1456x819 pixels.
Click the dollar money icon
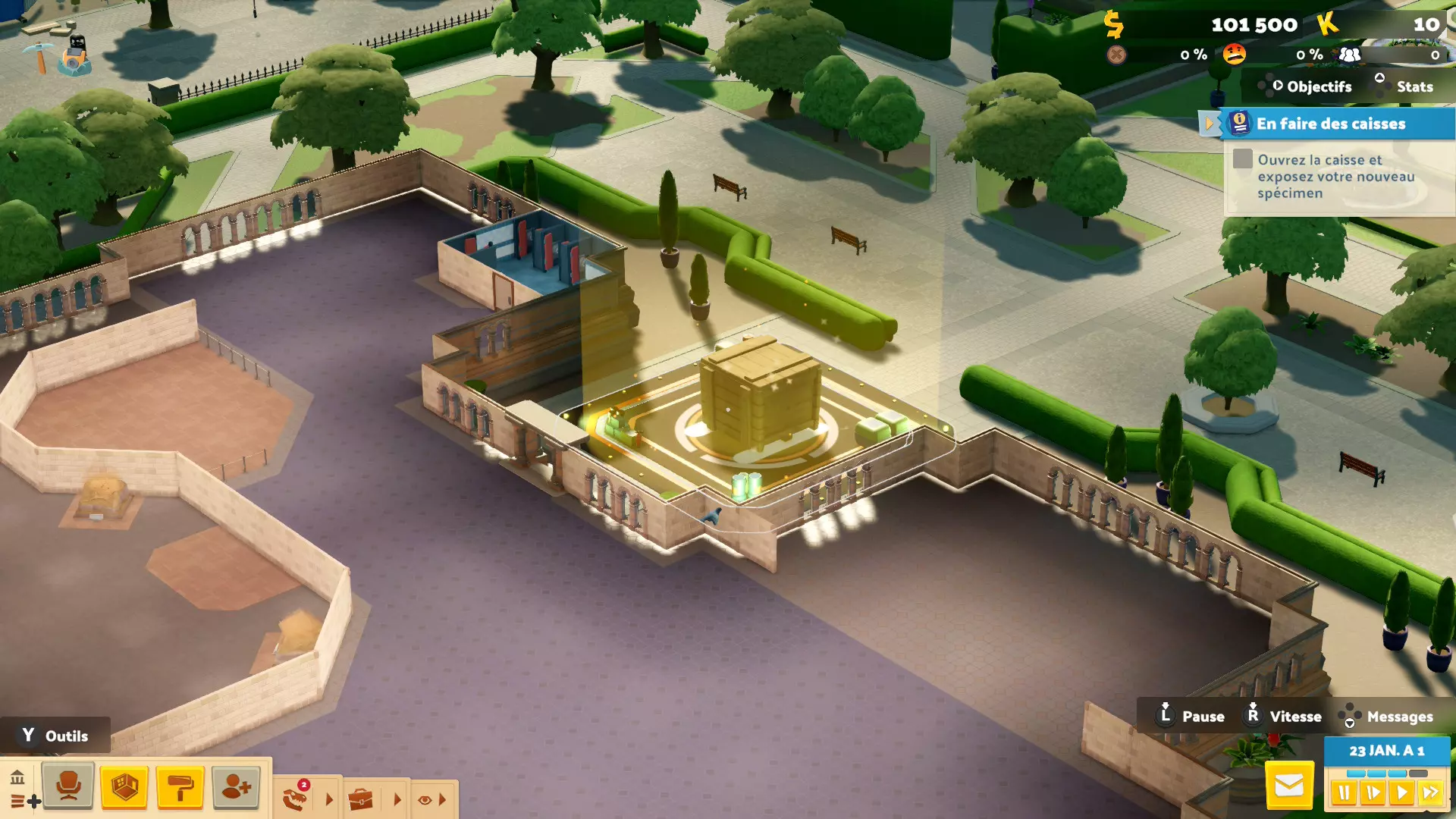point(1113,24)
